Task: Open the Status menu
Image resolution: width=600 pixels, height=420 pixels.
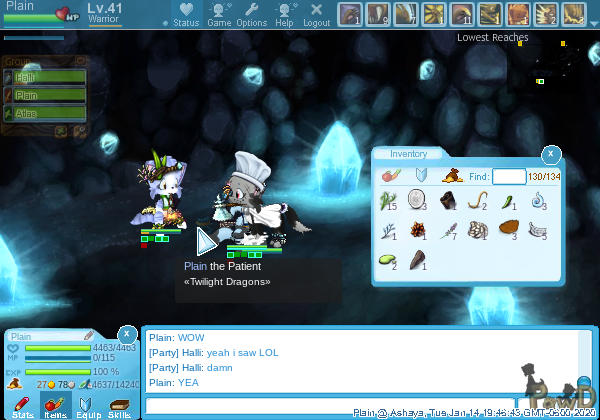Action: tap(185, 14)
